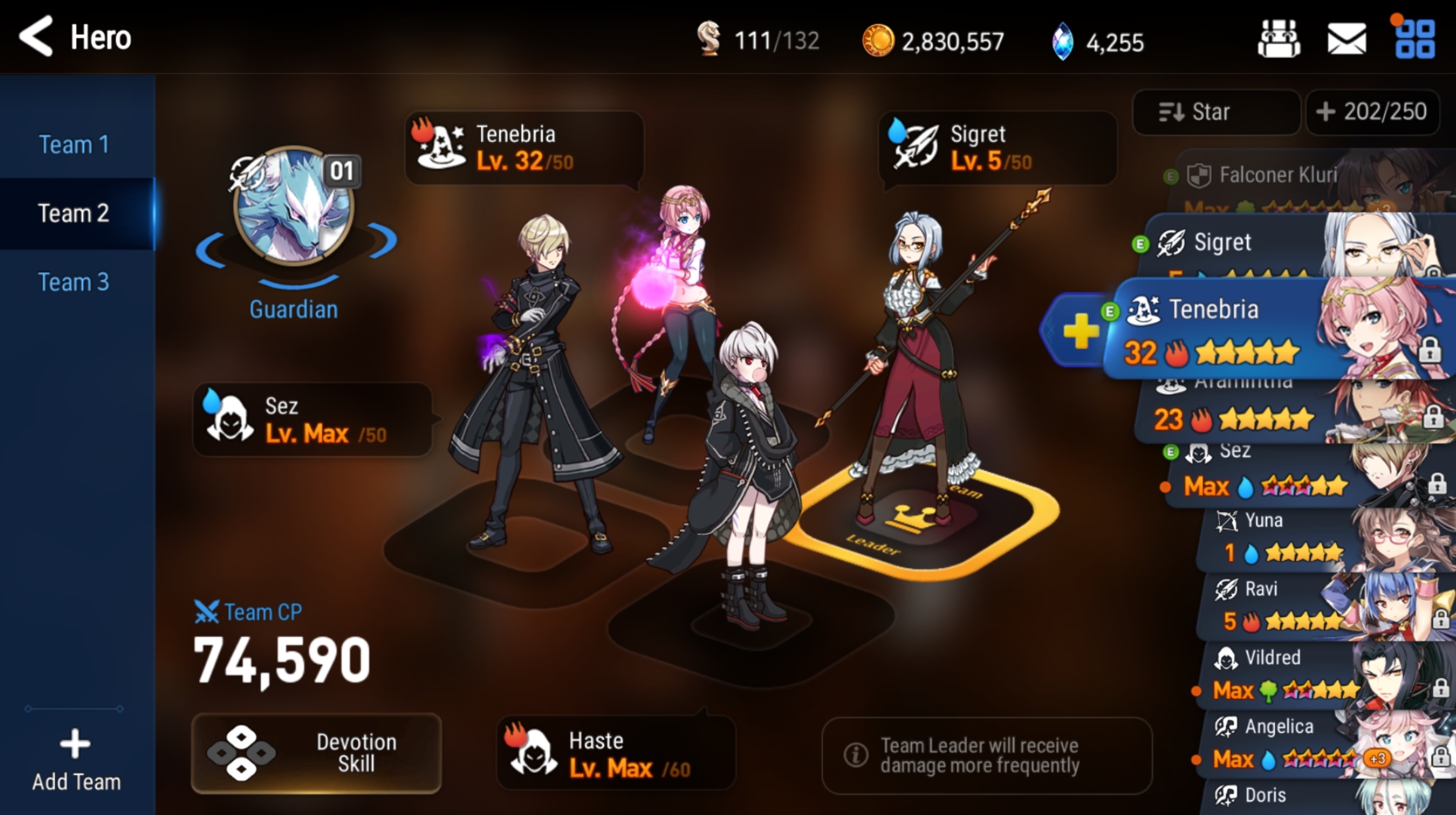This screenshot has height=815, width=1456.
Task: Switch to Team 1 tab
Action: click(75, 144)
